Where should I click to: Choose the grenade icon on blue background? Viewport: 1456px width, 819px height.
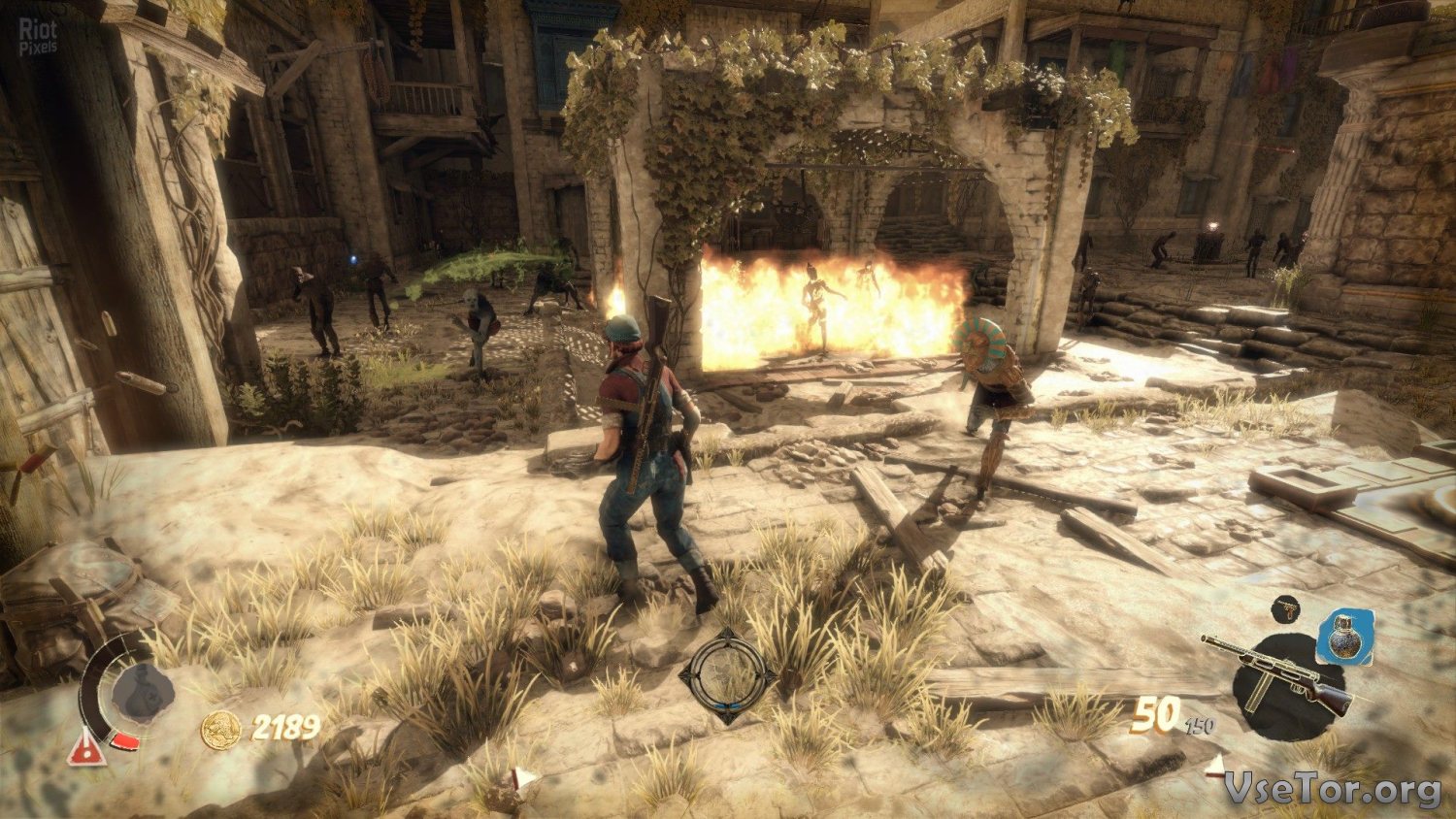tap(1345, 638)
